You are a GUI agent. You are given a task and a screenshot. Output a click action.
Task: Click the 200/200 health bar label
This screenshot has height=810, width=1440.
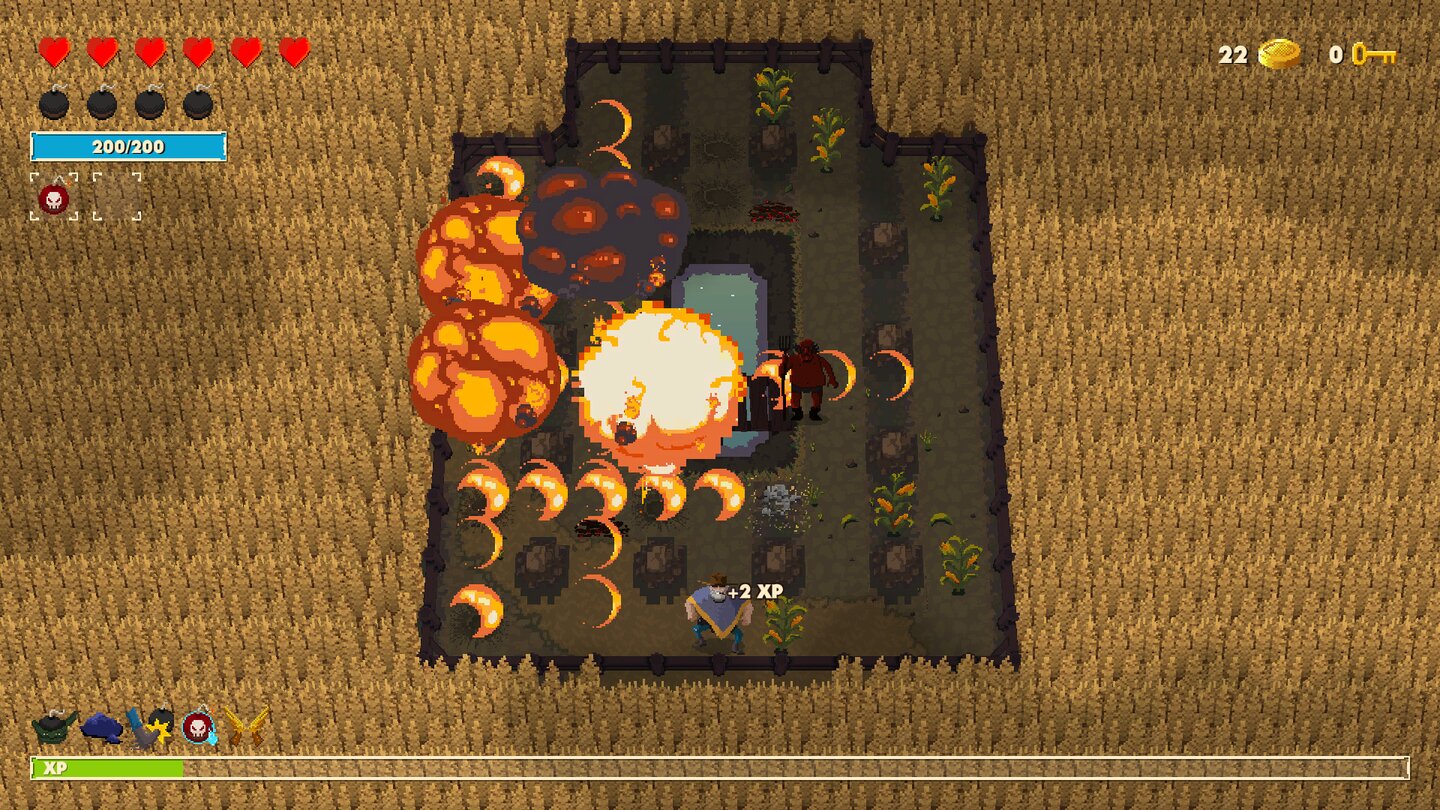(130, 146)
